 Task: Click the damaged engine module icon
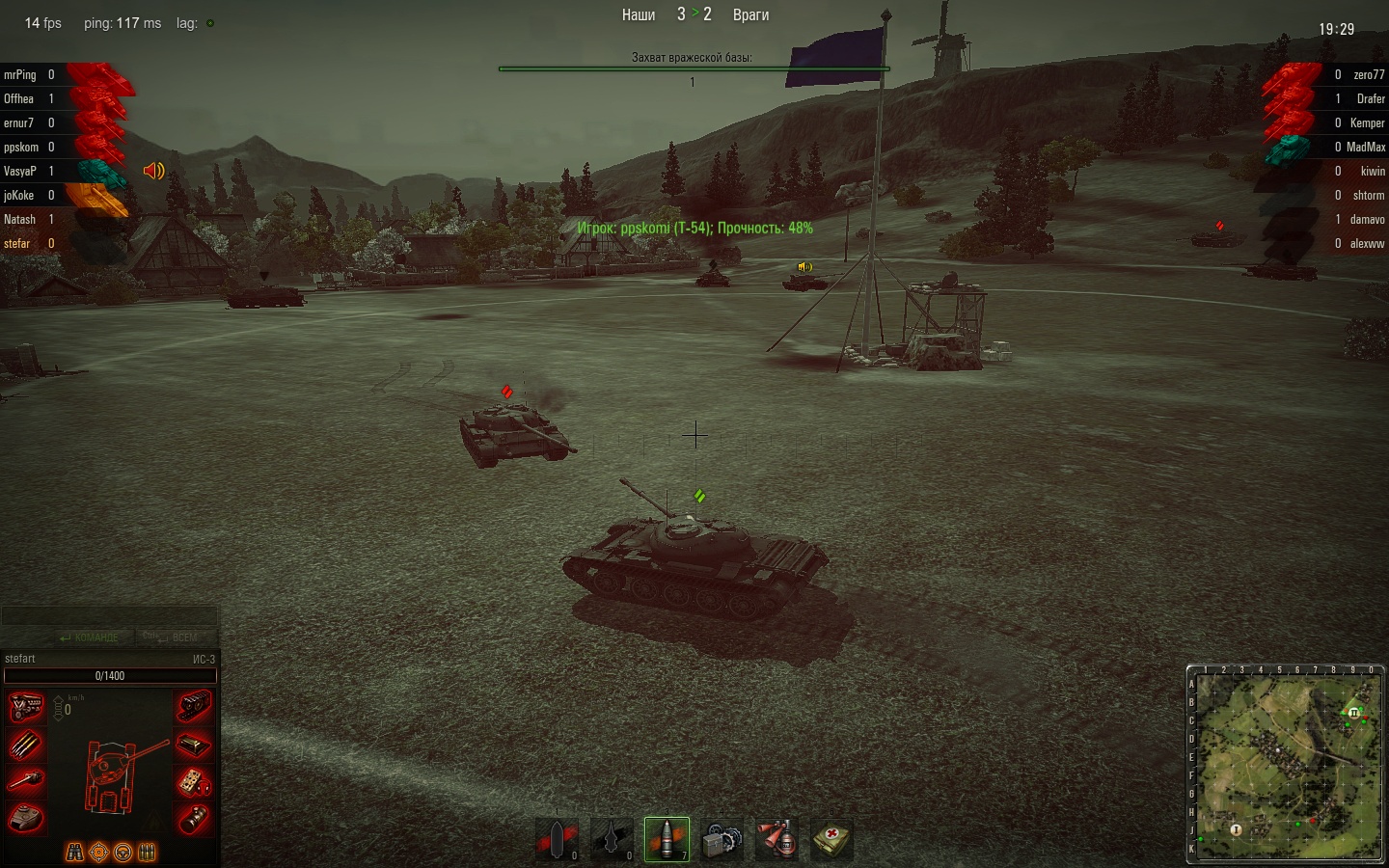click(x=26, y=707)
